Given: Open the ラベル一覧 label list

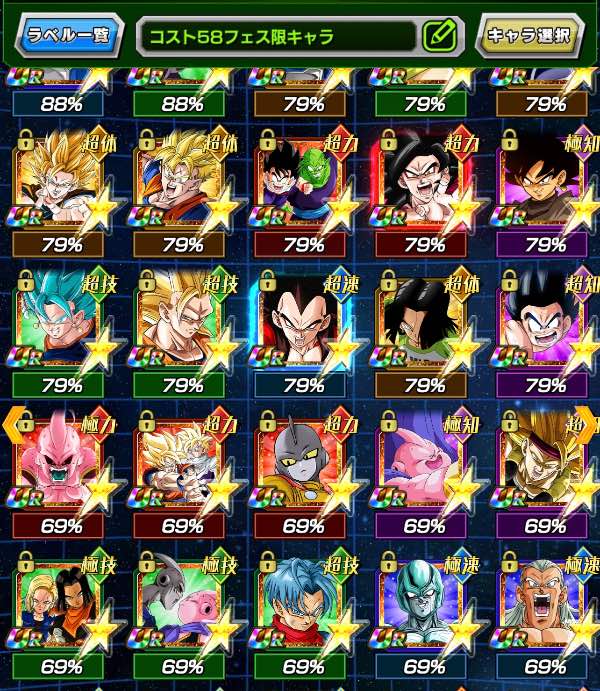Looking at the screenshot, I should pyautogui.click(x=71, y=37).
